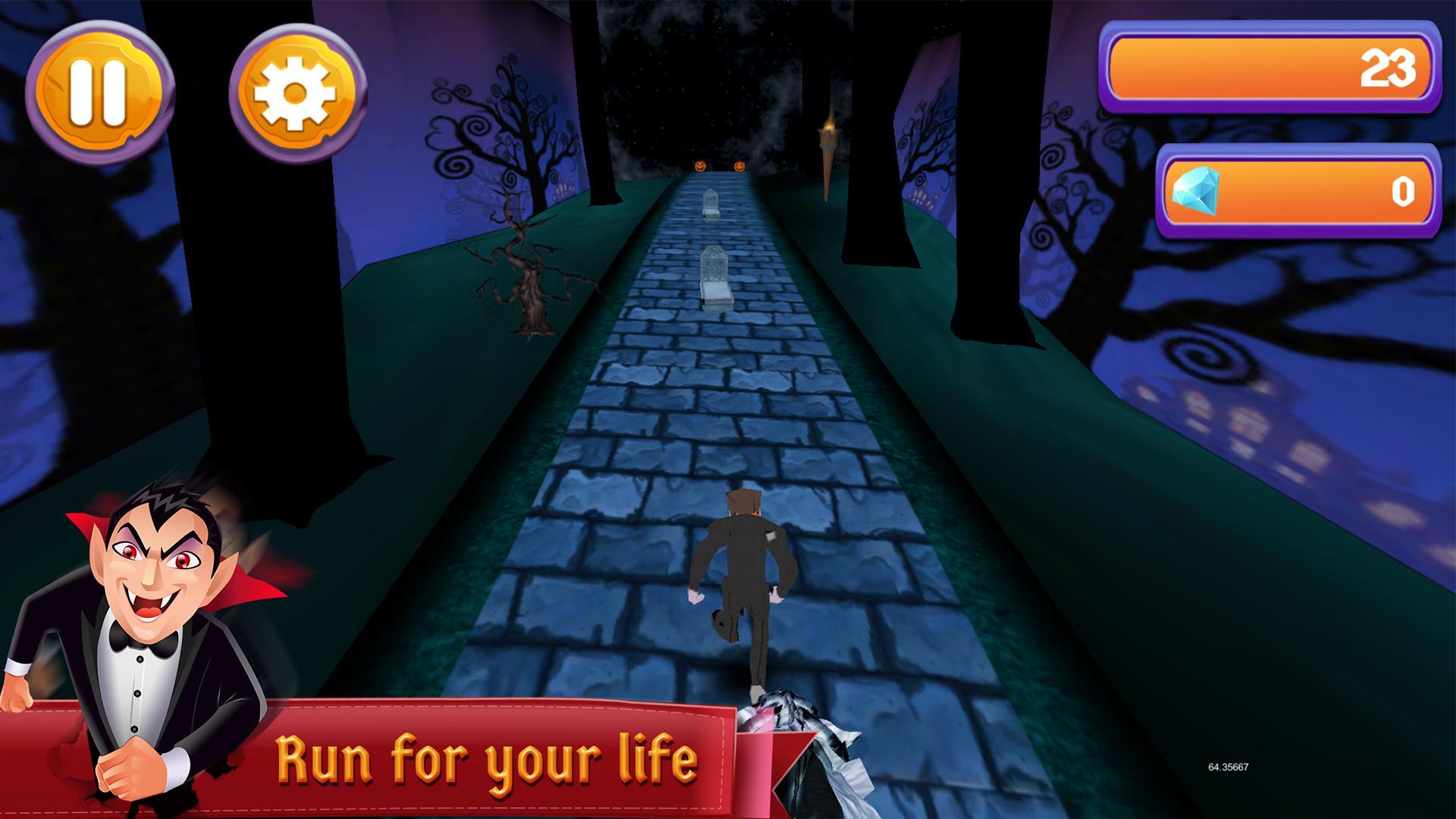Select the coin score counter showing 23
Viewport: 1456px width, 819px height.
coord(1270,68)
